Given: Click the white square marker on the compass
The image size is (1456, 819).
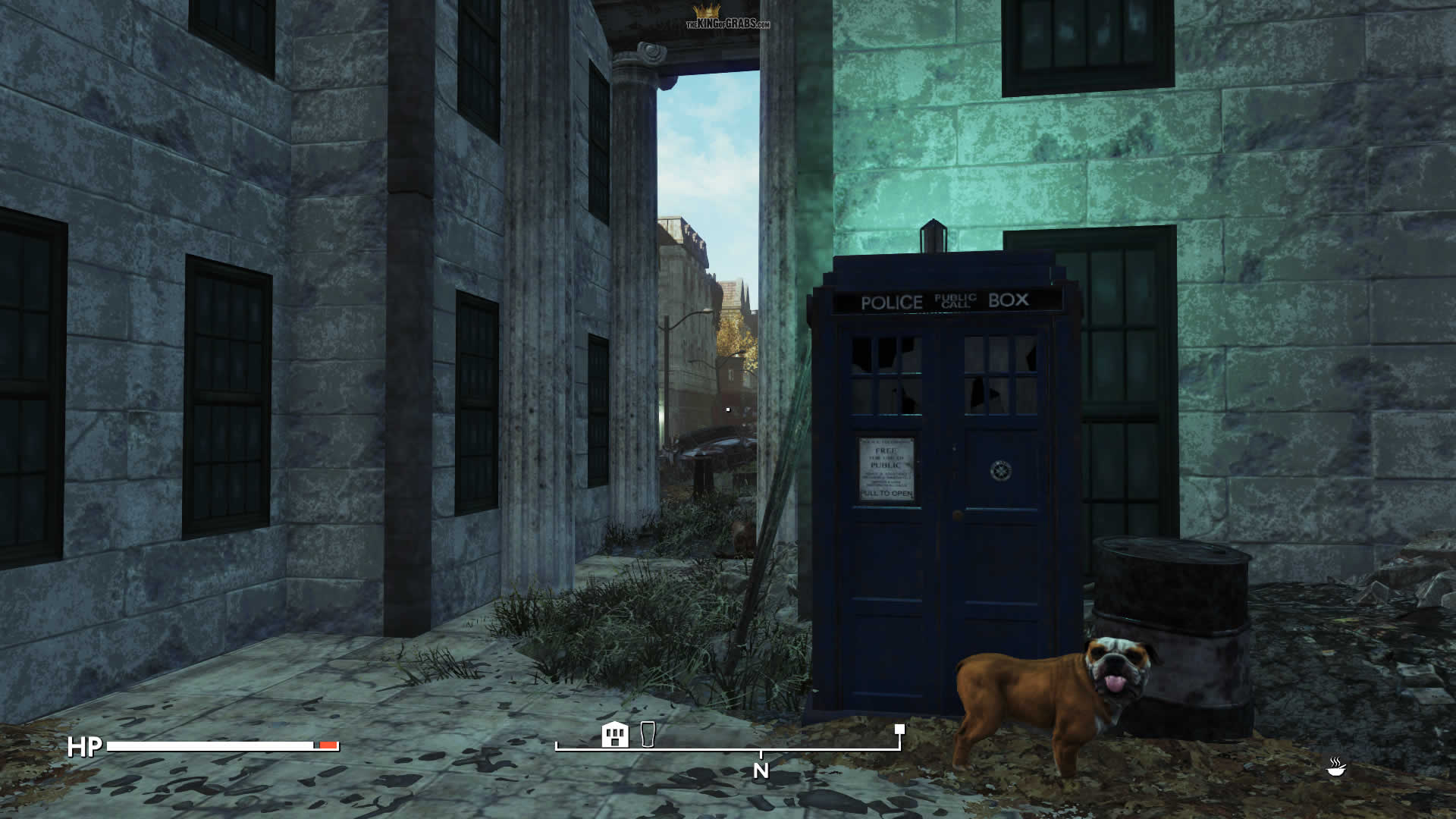Looking at the screenshot, I should pos(899,730).
